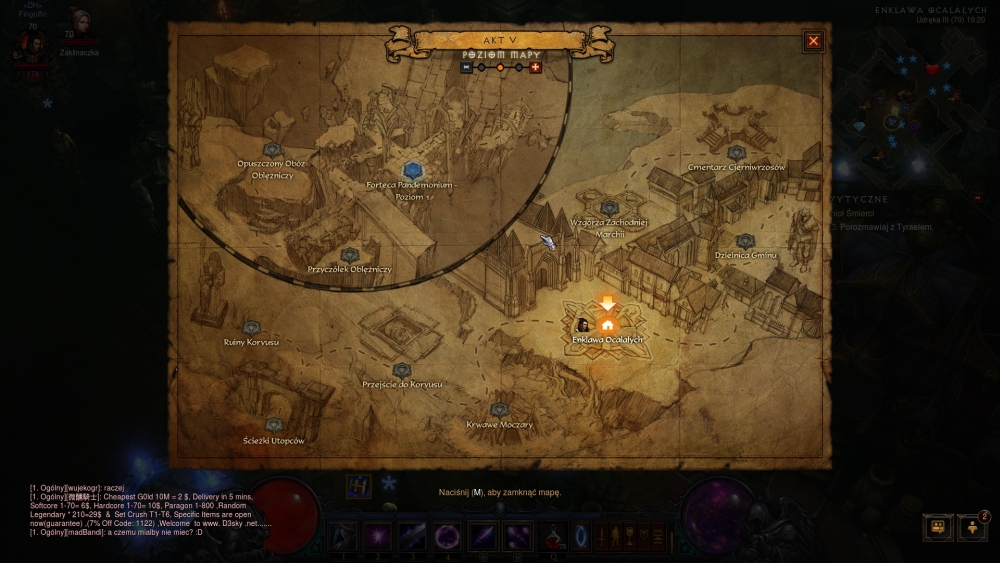Select the Cmentarz Cierniwrzosów waypoint
The image size is (1000, 563).
coord(737,153)
